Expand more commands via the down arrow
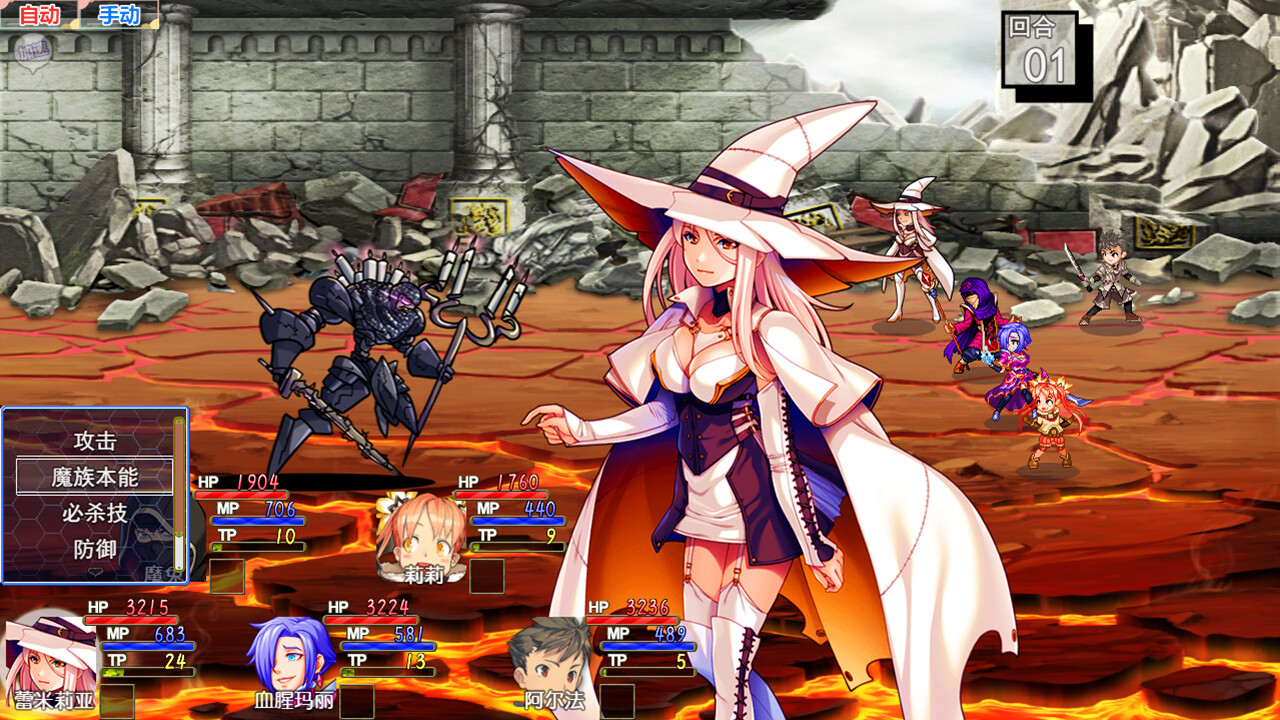This screenshot has height=720, width=1280. (93, 570)
